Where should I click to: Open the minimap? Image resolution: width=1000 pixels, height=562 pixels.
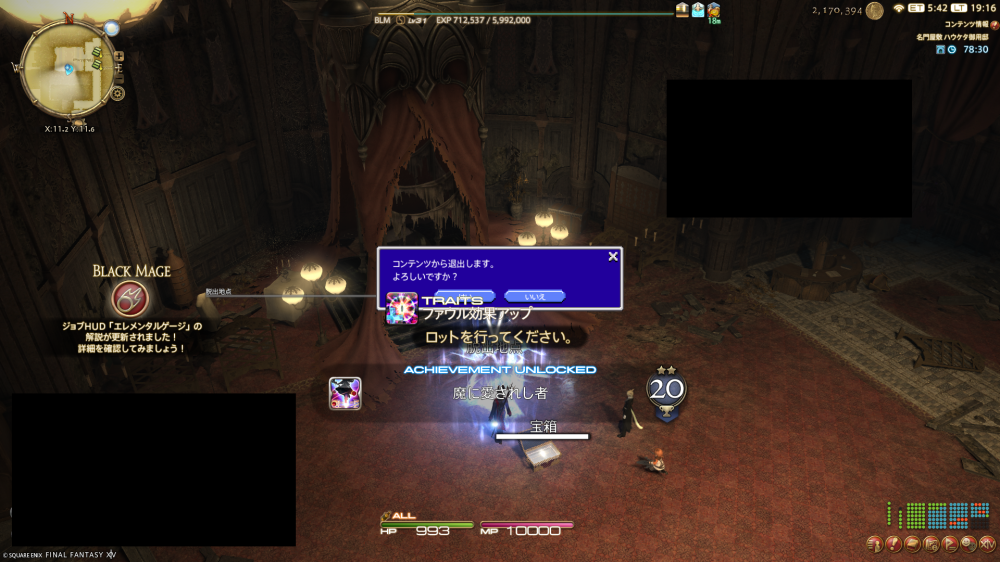[67, 67]
